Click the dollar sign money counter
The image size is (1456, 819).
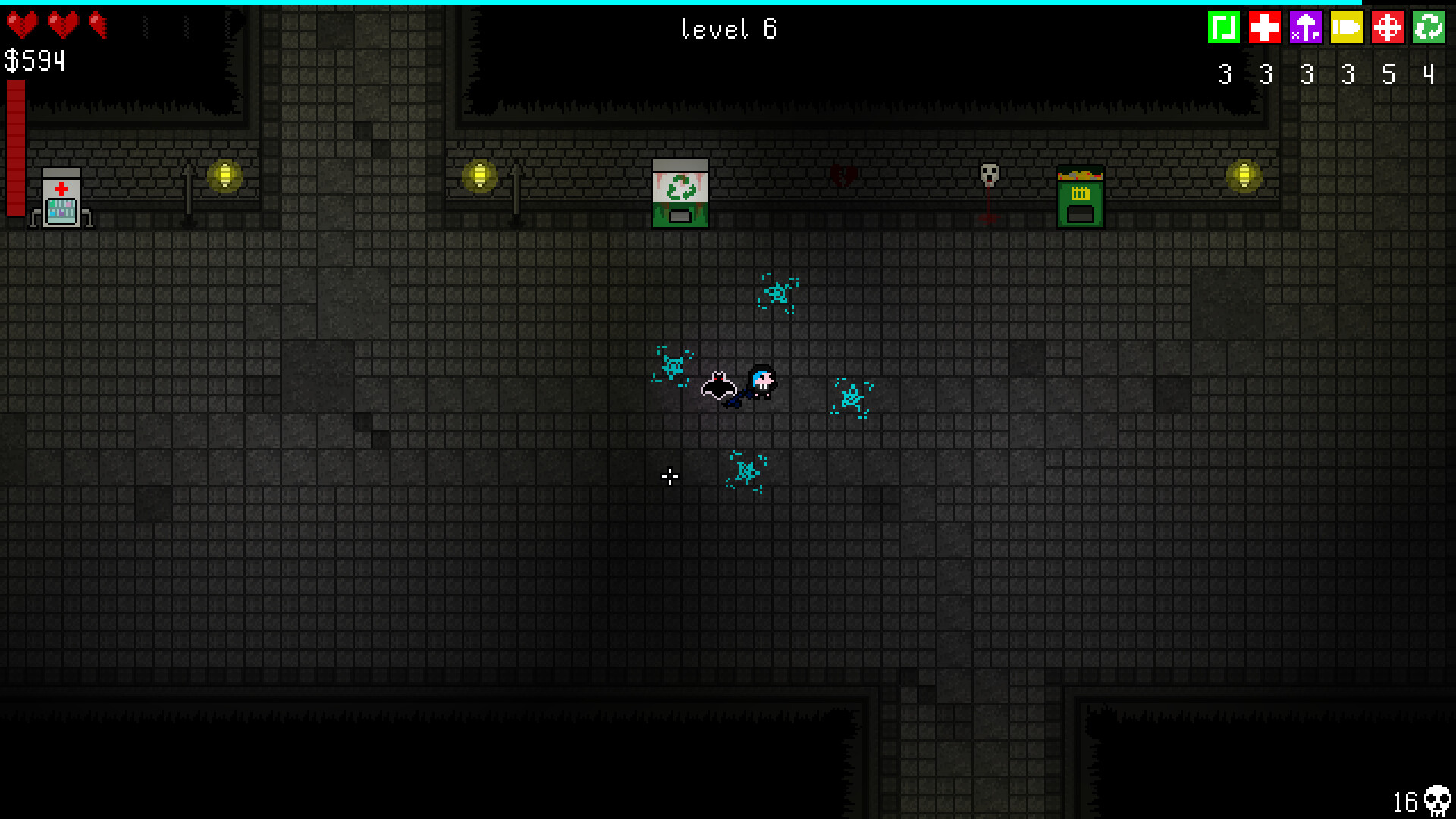pyautogui.click(x=14, y=59)
